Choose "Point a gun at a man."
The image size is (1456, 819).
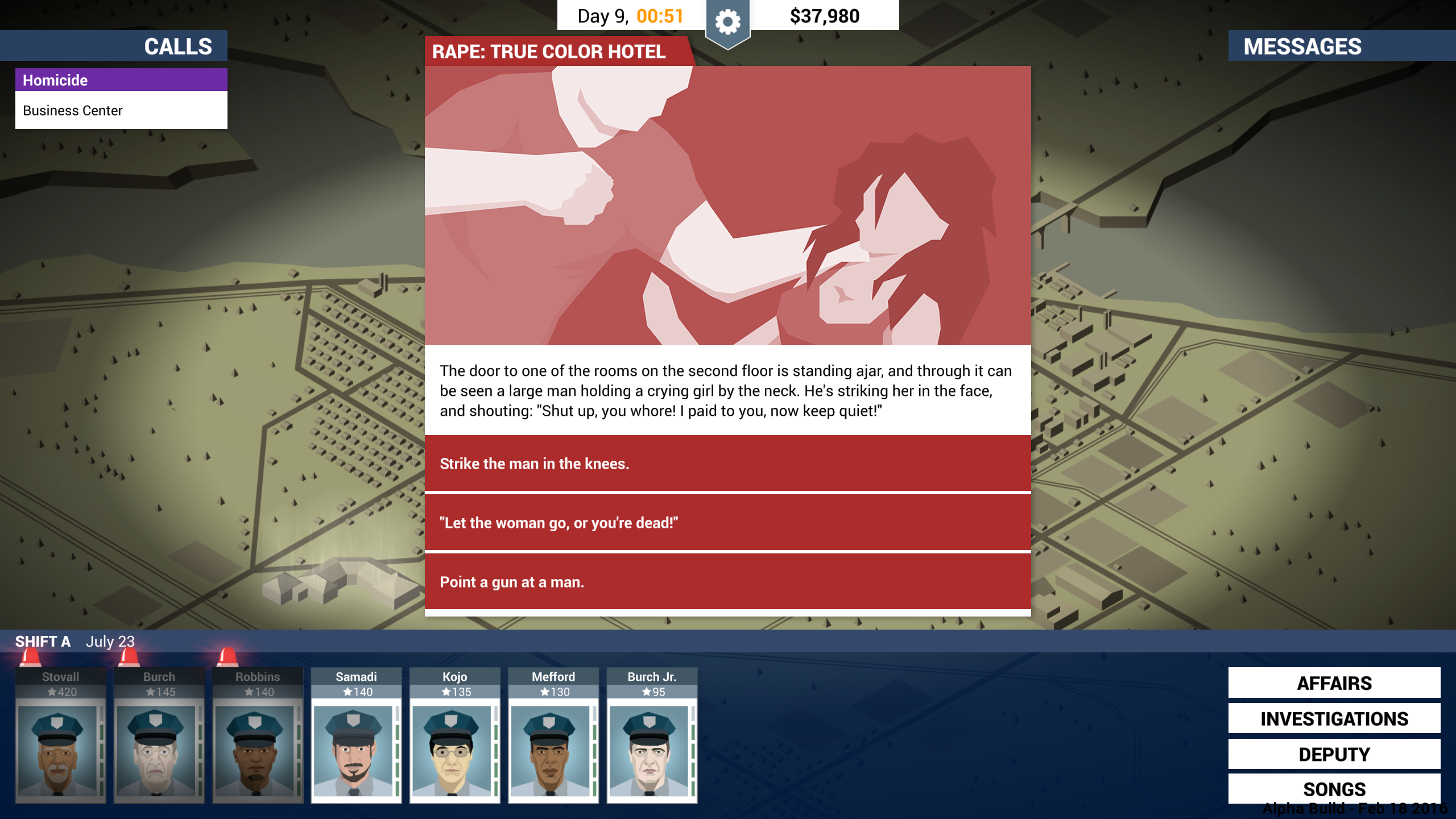[x=727, y=582]
